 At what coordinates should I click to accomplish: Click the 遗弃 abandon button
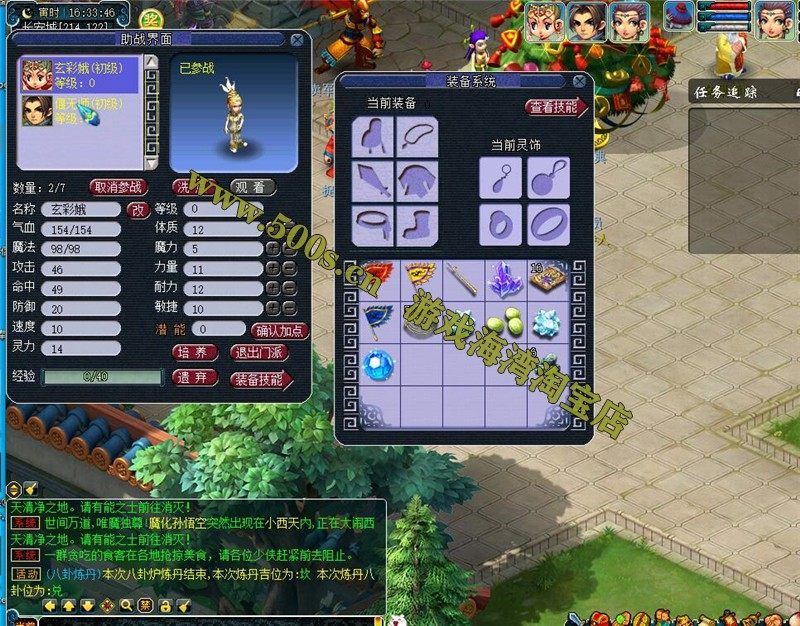coord(197,378)
